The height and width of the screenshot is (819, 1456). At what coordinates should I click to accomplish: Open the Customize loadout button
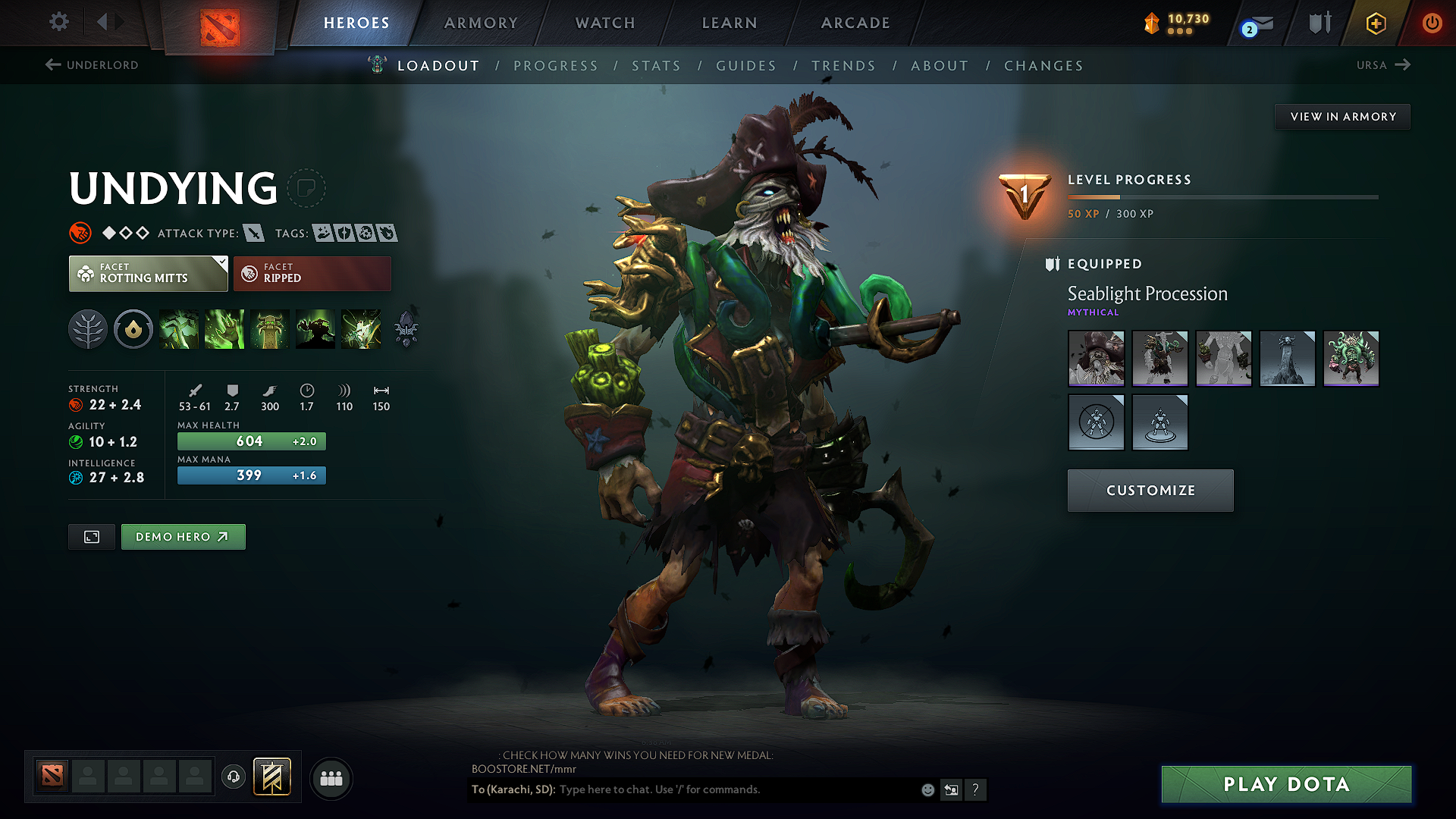(x=1150, y=491)
